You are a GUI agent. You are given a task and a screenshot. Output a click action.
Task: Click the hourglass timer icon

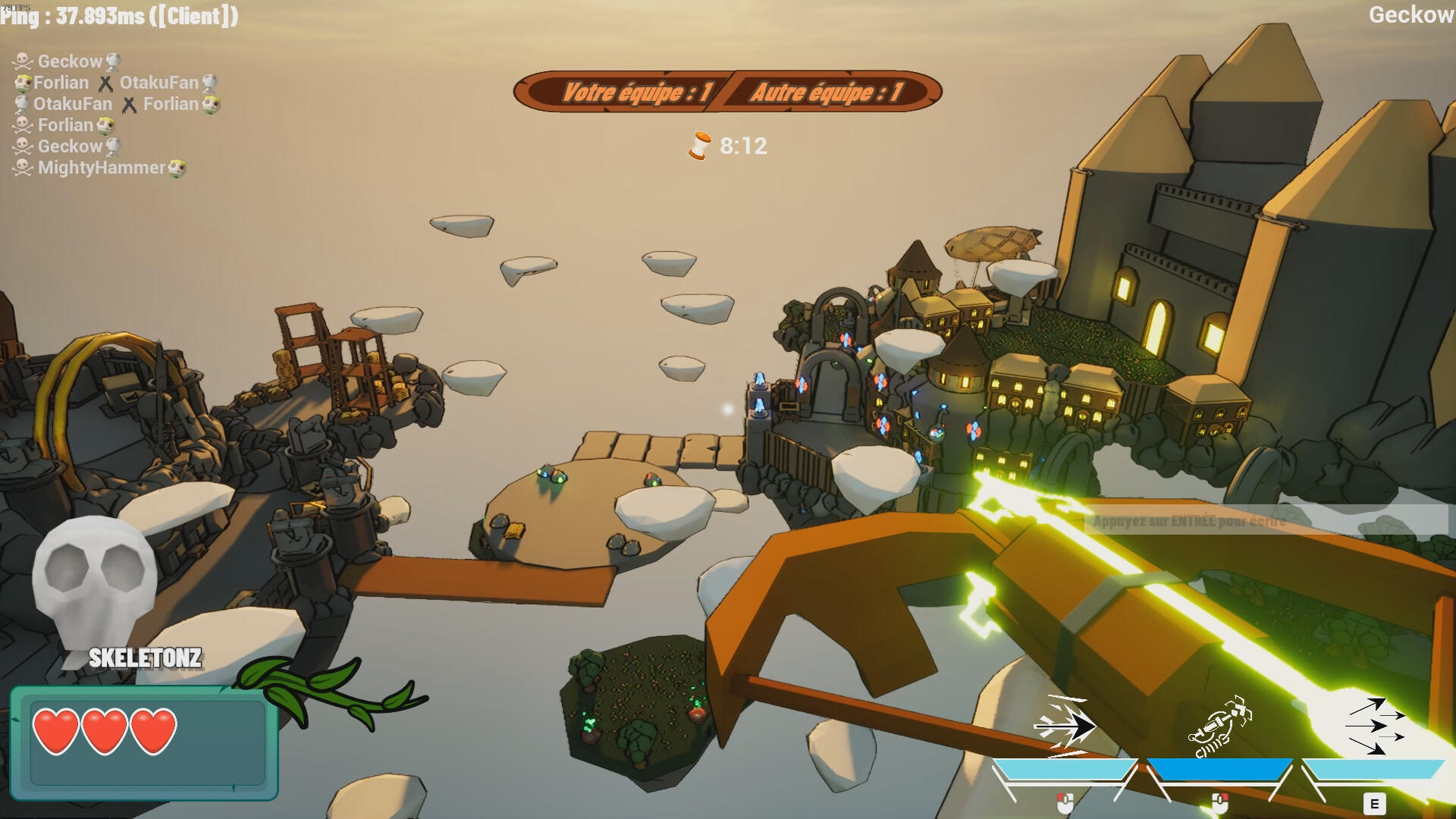coord(700,146)
